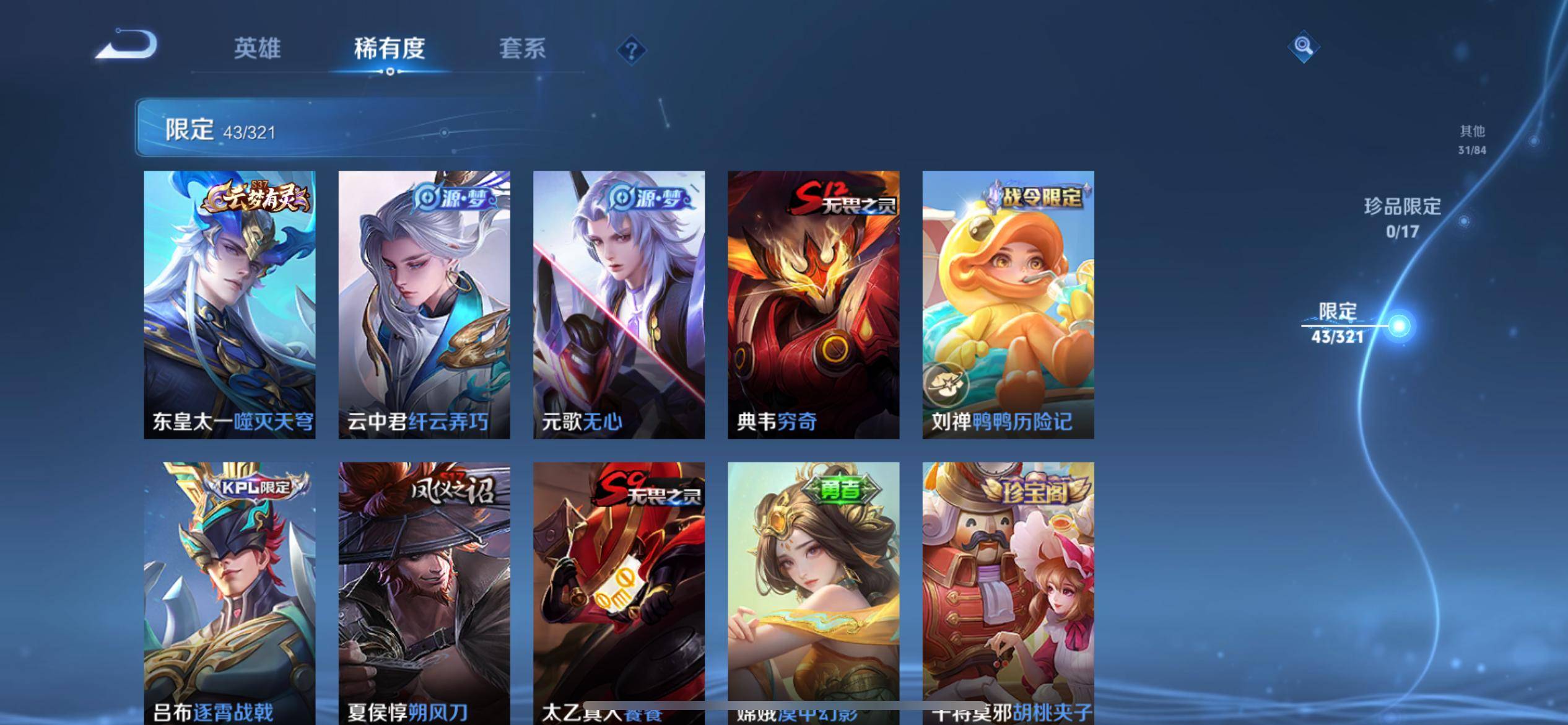Jump to the 其他 rarity section
Image resolution: width=1568 pixels, height=725 pixels.
click(1472, 139)
